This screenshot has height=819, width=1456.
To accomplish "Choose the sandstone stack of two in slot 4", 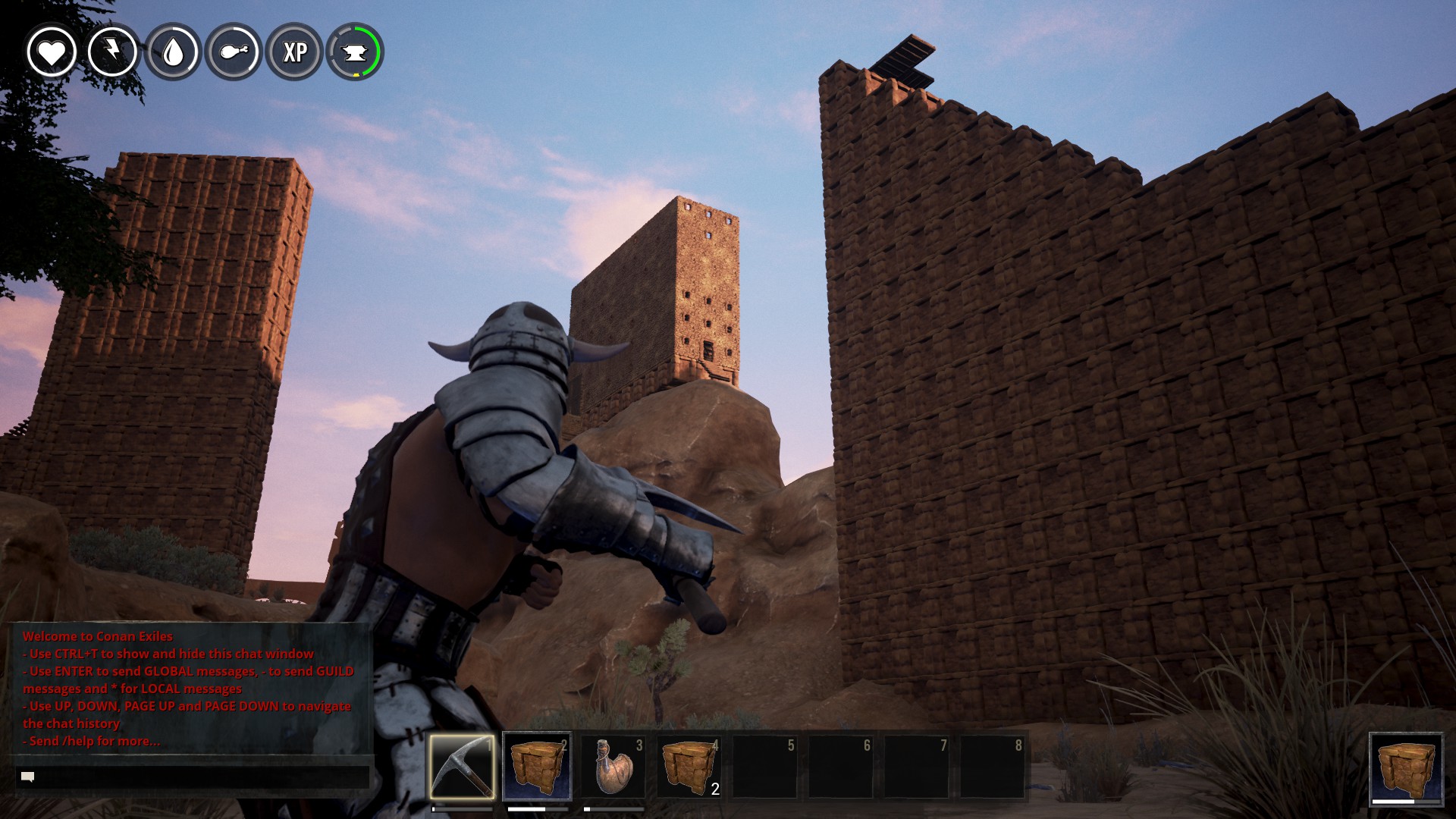I will point(689,766).
